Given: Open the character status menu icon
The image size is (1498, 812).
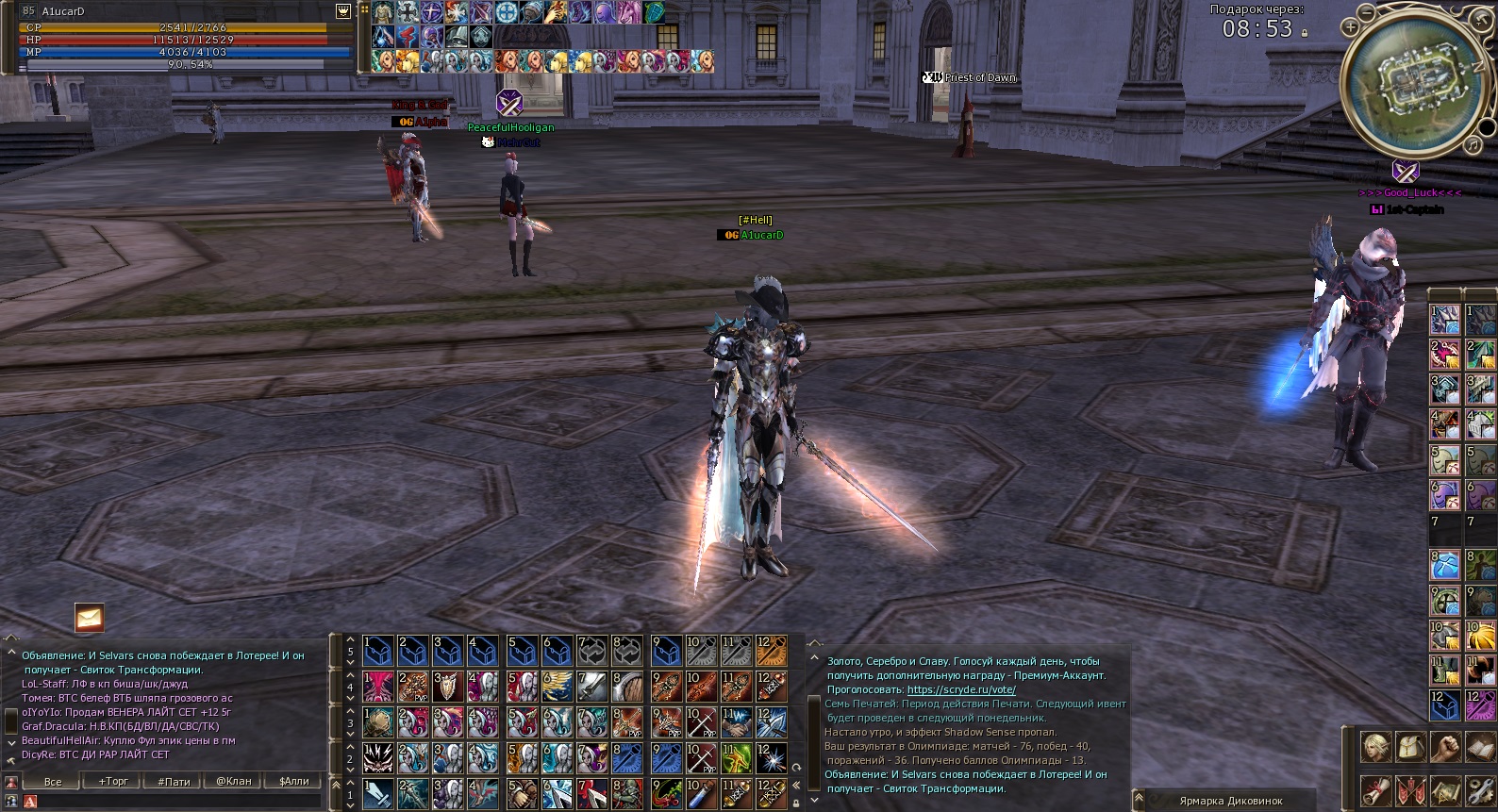Looking at the screenshot, I should (x=1374, y=747).
